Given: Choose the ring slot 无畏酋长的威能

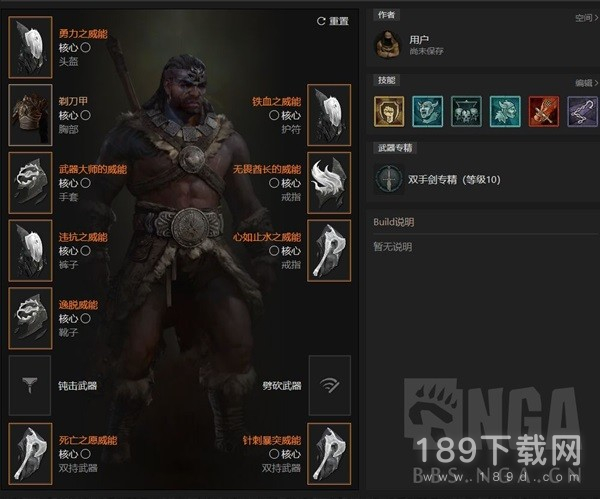Looking at the screenshot, I should 329,182.
